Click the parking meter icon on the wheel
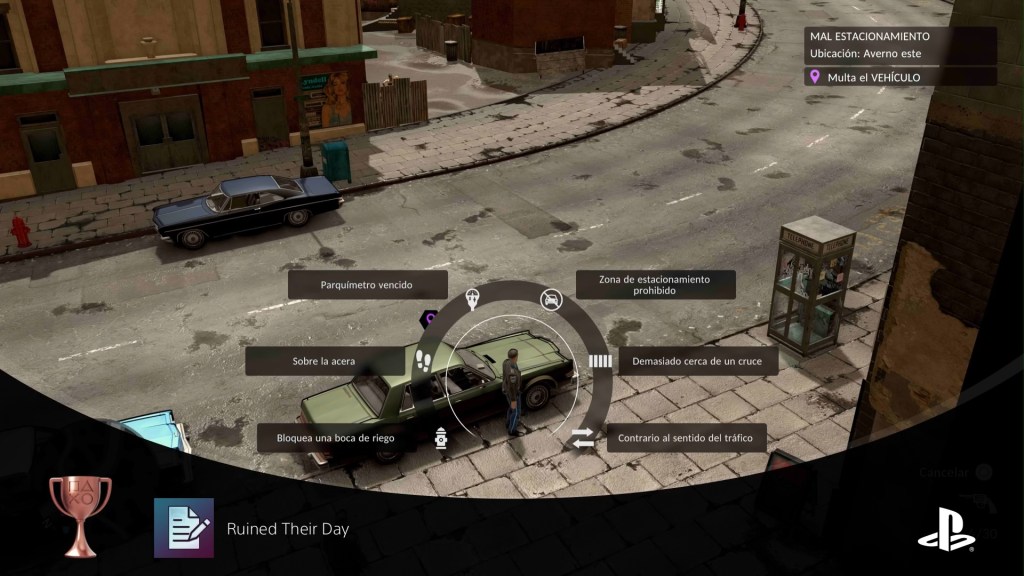This screenshot has height=576, width=1024. click(473, 299)
